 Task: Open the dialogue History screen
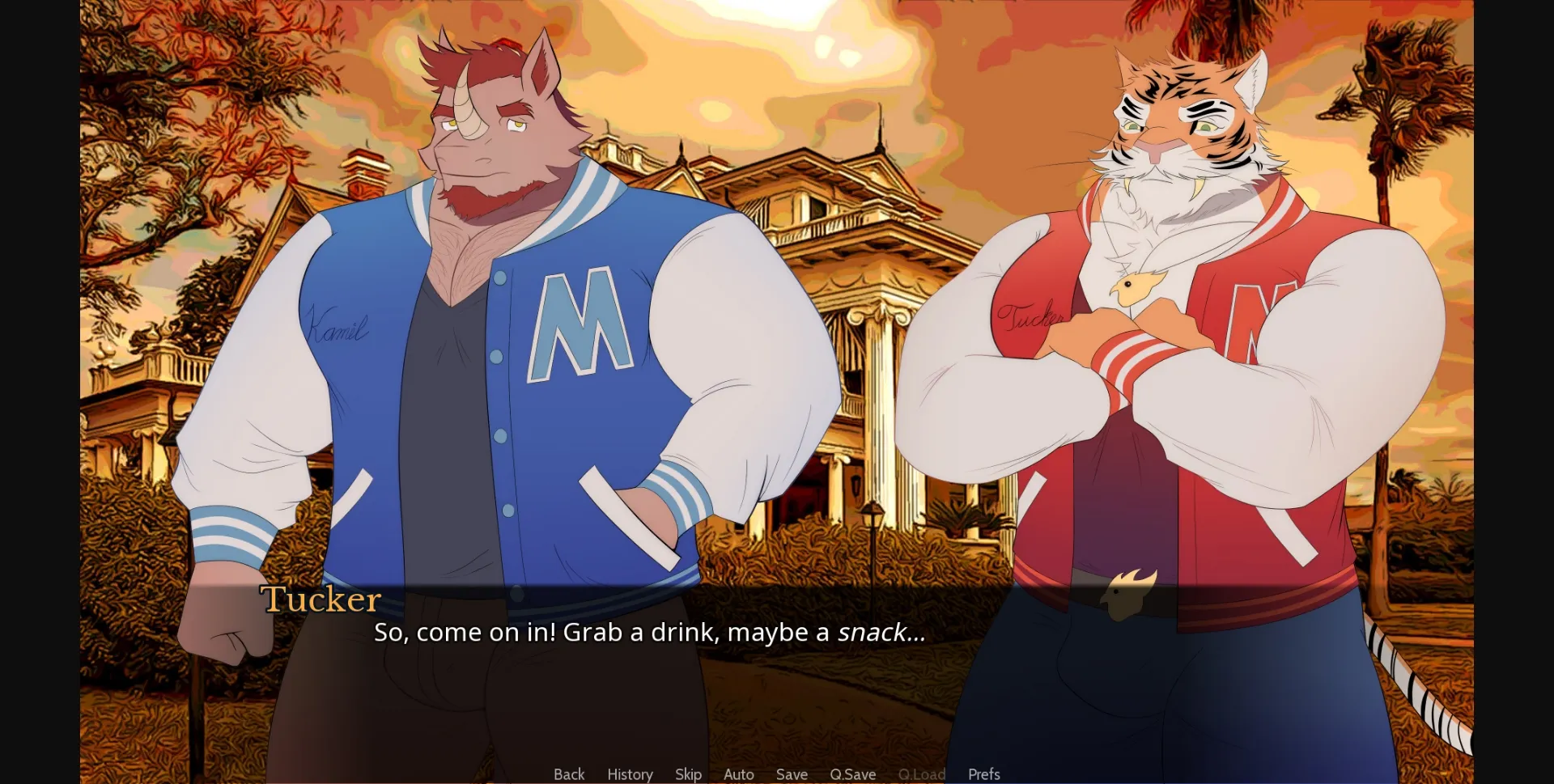630,774
